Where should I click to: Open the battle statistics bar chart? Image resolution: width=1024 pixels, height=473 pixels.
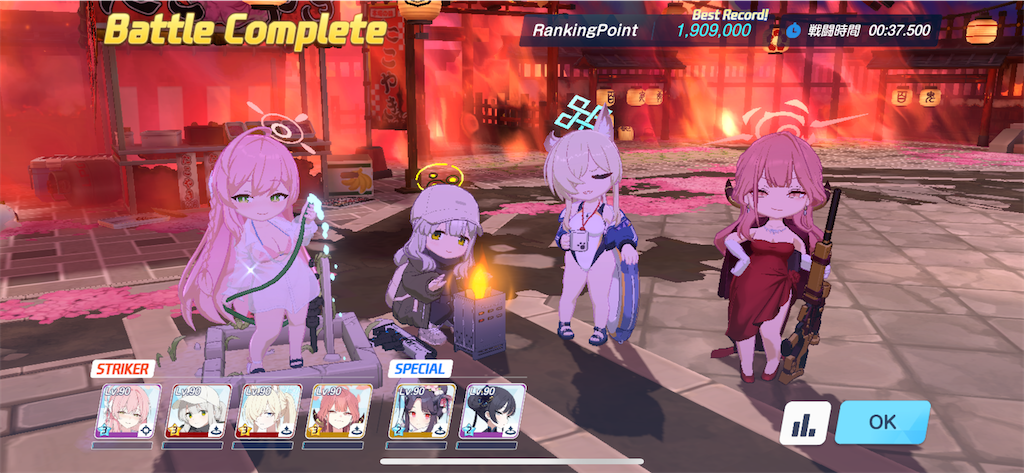tap(804, 423)
